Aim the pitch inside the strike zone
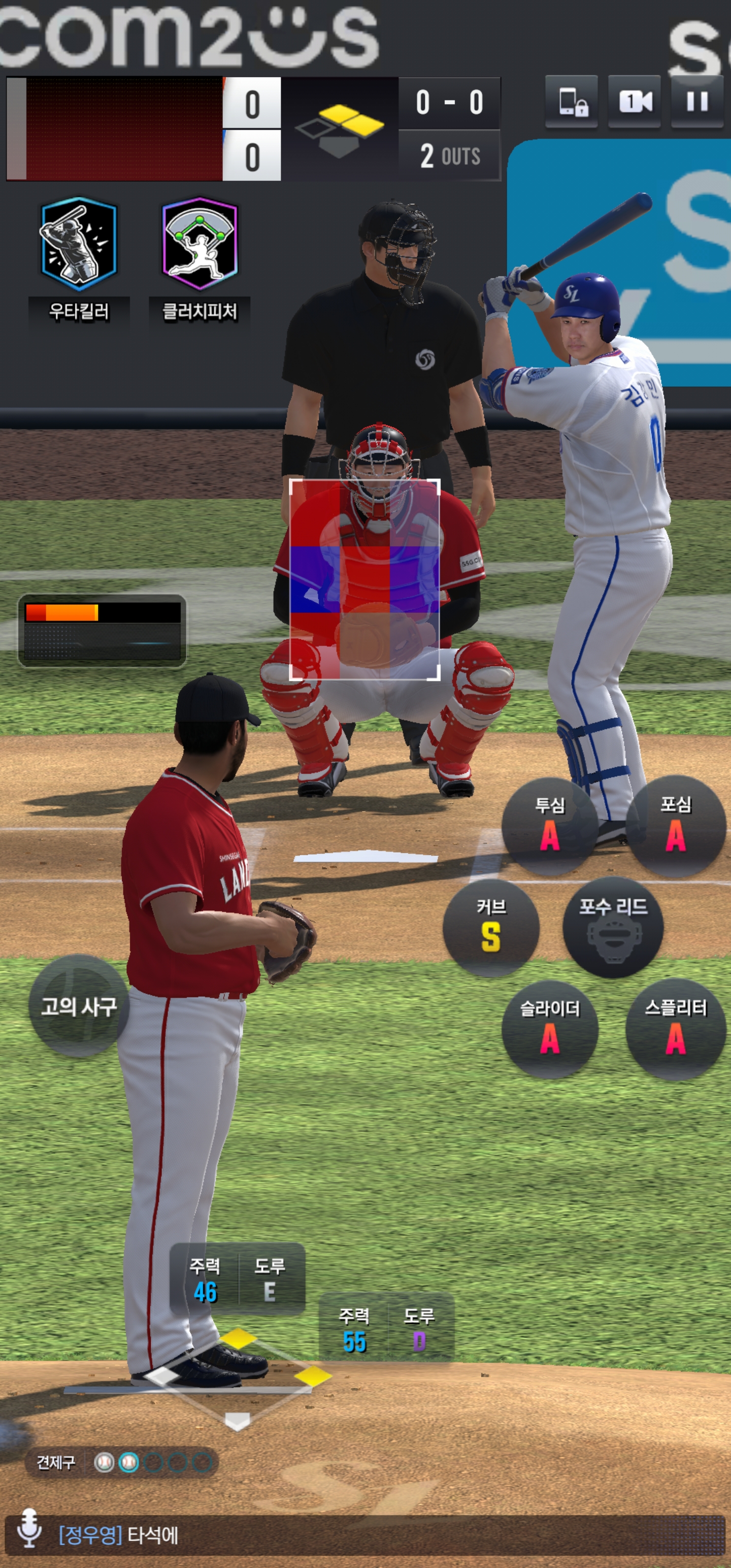This screenshot has width=731, height=1568. point(364,579)
